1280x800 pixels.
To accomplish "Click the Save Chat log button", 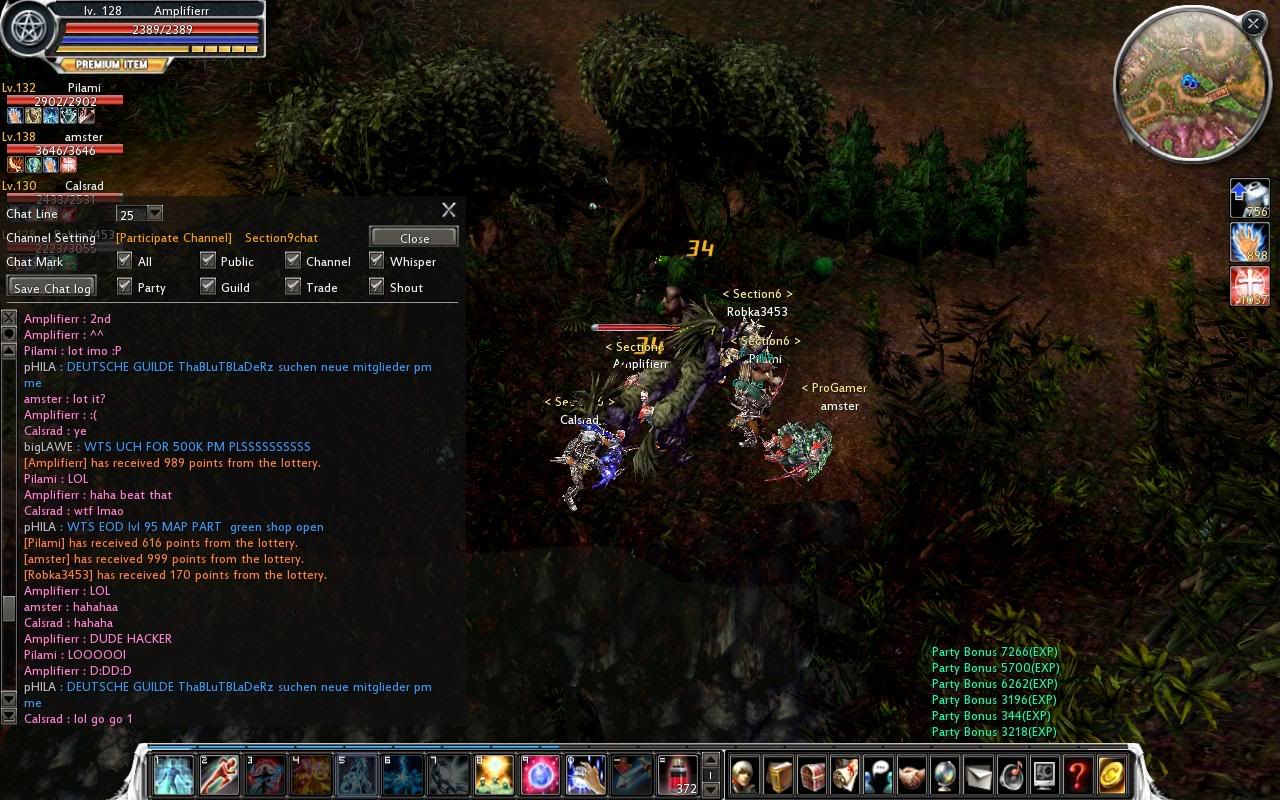I will click(52, 288).
